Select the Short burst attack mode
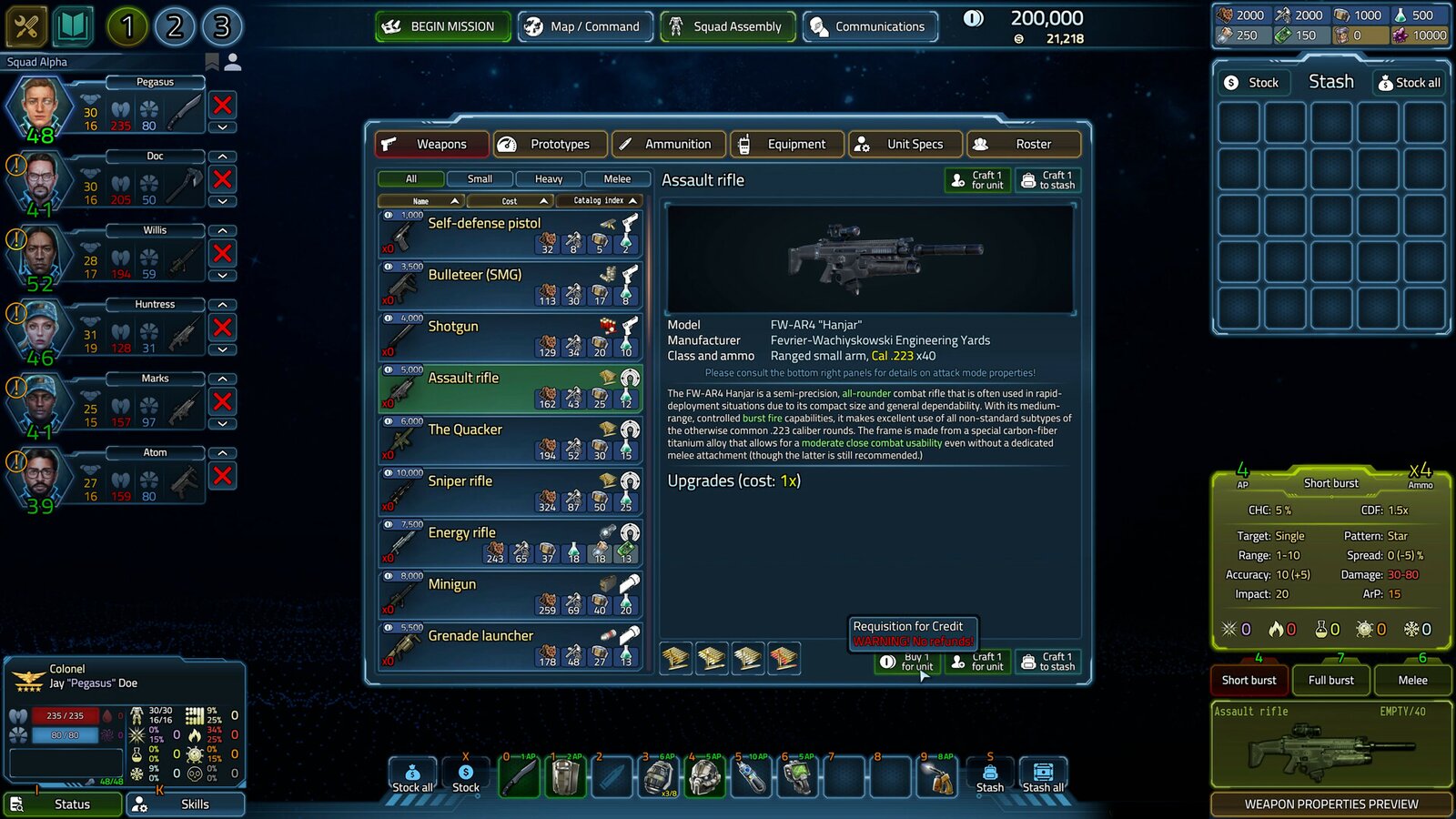 point(1248,680)
